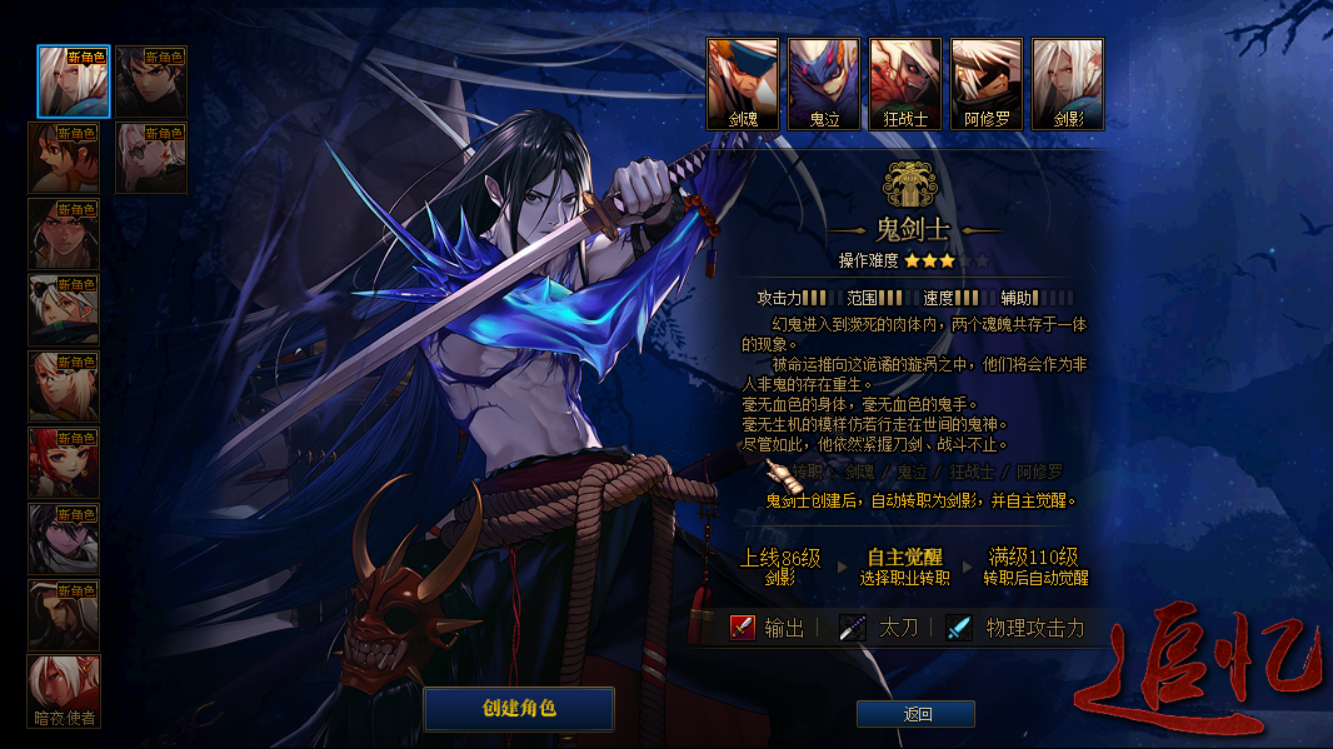Click the 创建角色 create character button
Screen dimensions: 1333x749
pos(518,708)
